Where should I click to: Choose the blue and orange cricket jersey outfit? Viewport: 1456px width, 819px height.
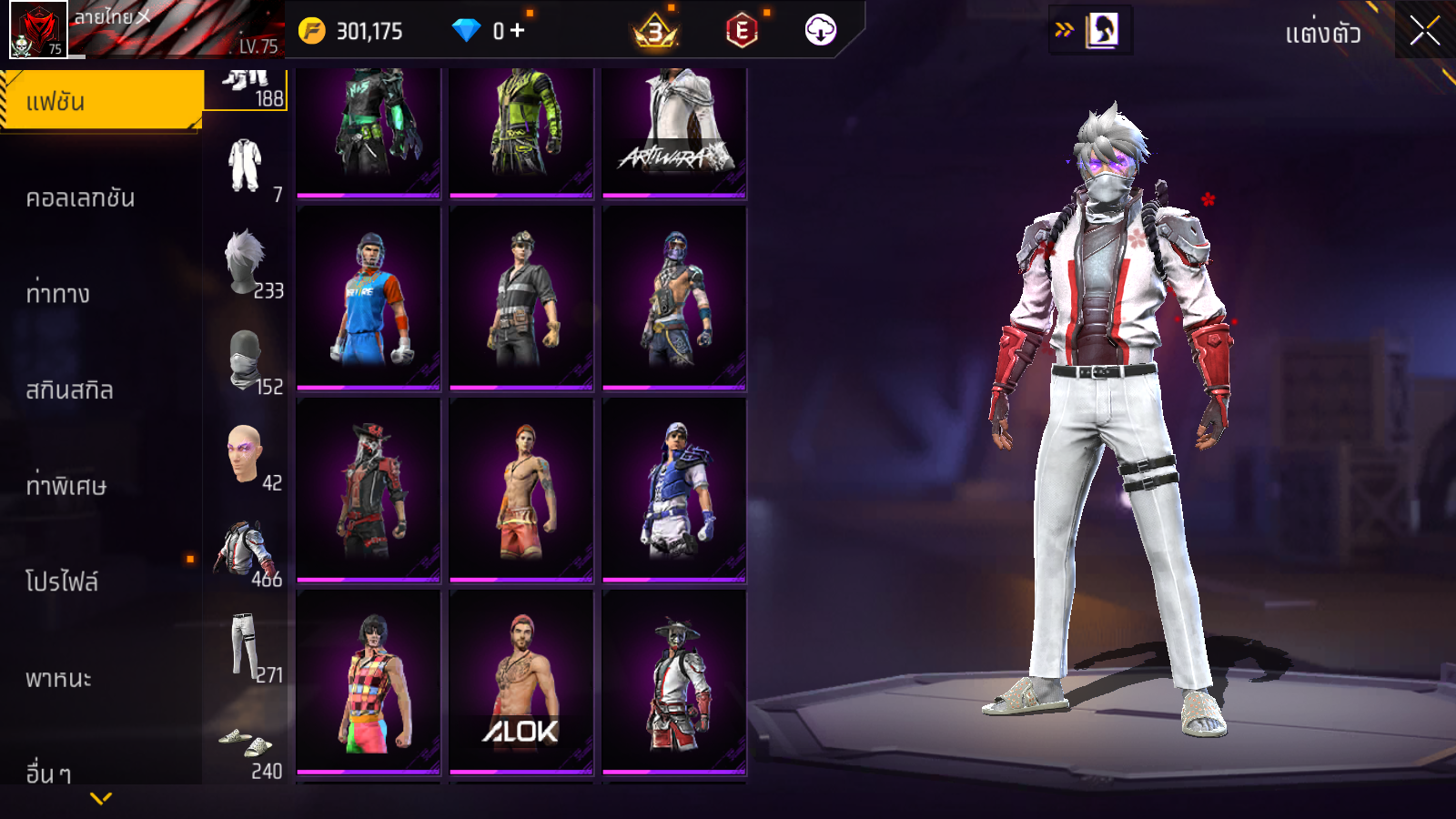(369, 298)
